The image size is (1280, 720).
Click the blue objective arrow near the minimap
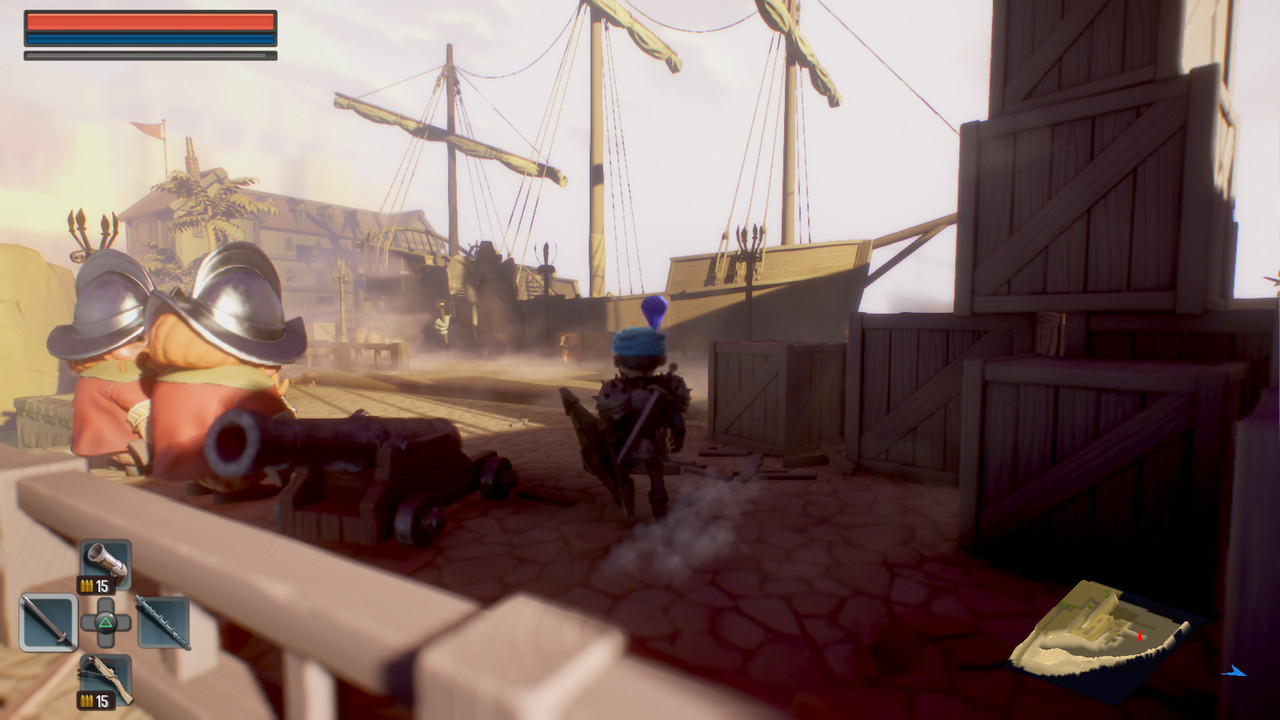click(x=1236, y=672)
